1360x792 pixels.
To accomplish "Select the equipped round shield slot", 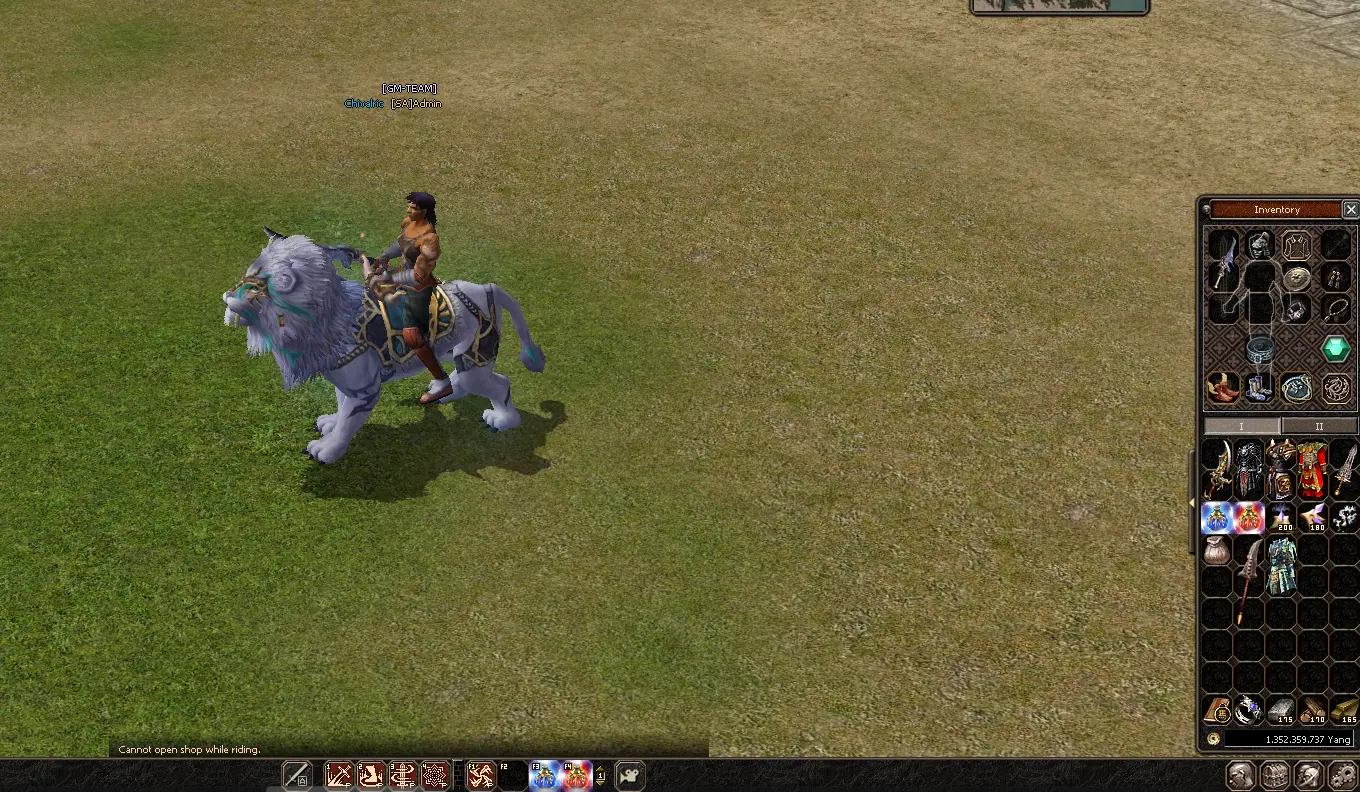I will click(x=1297, y=279).
